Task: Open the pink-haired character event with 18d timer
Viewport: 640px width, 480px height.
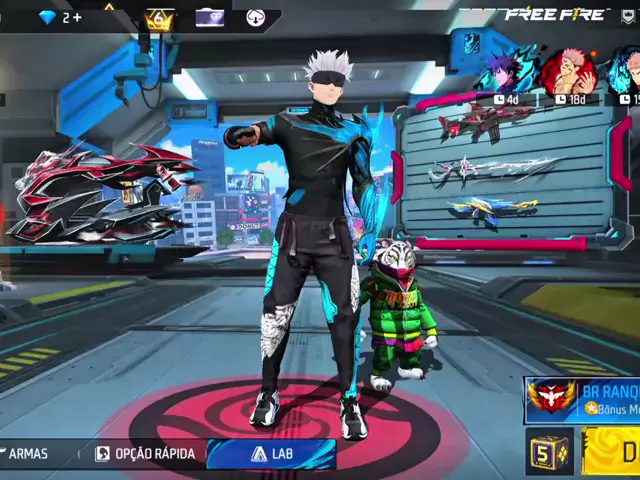Action: [x=567, y=73]
